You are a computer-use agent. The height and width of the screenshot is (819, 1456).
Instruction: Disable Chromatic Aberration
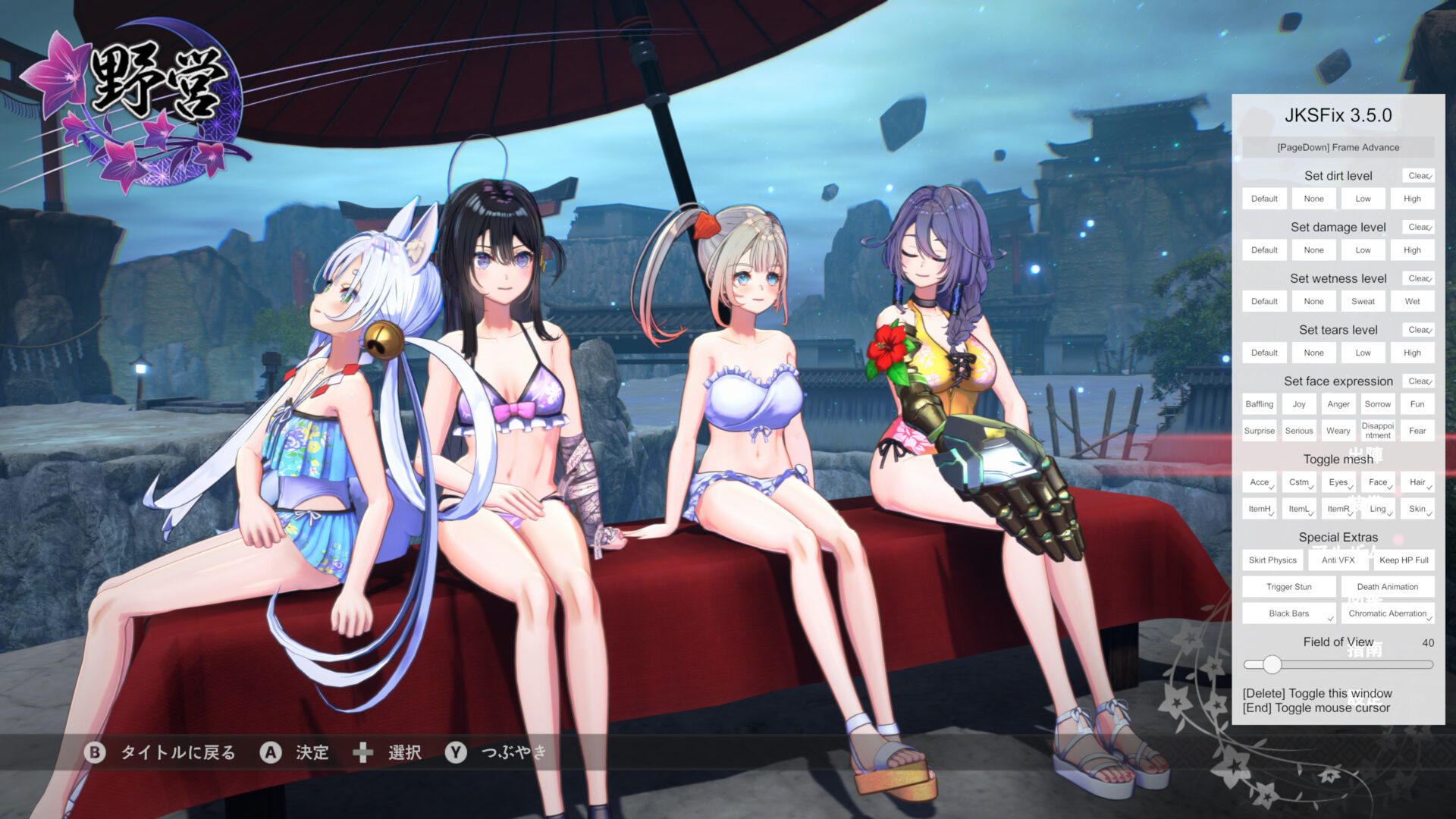tap(1388, 613)
